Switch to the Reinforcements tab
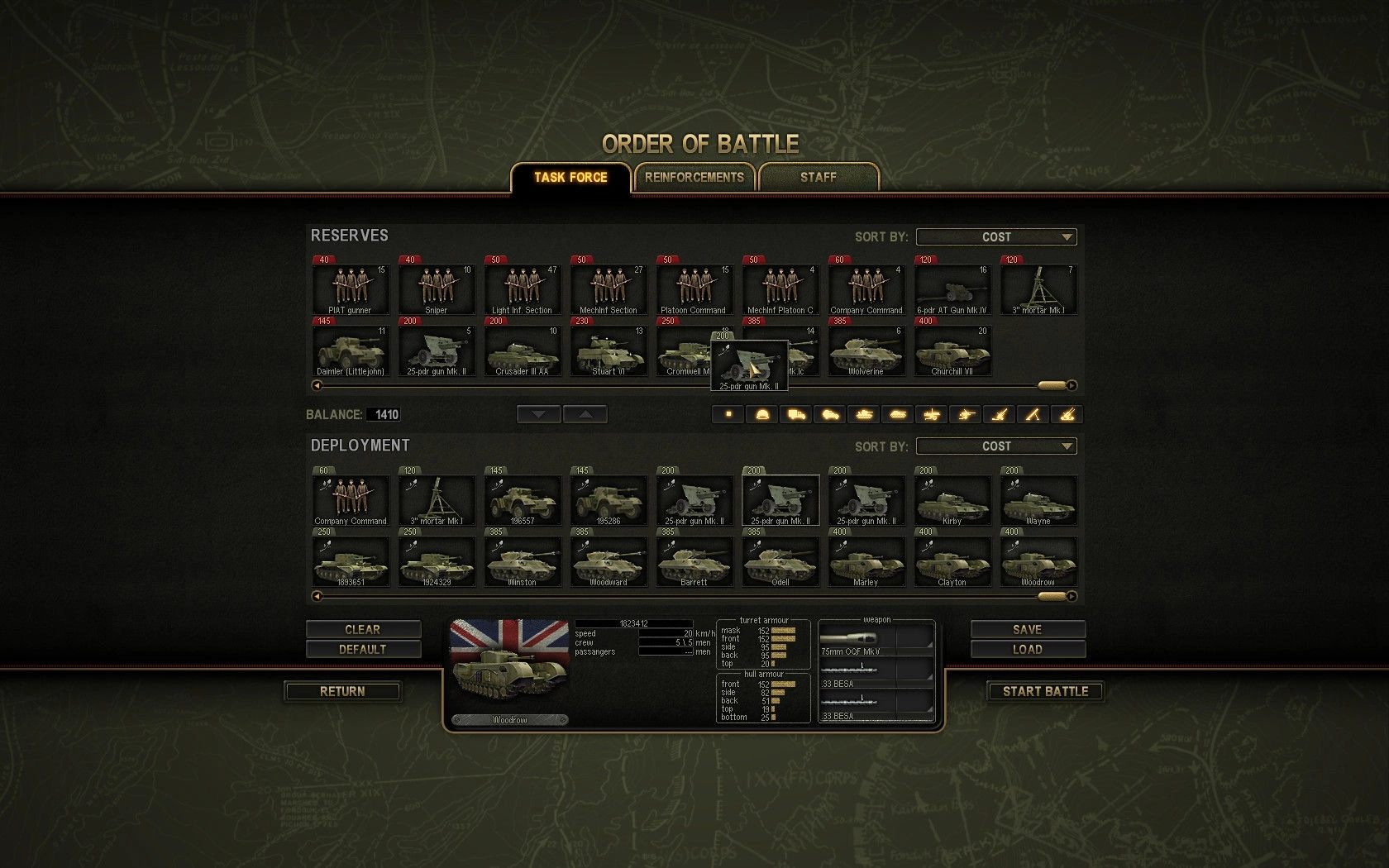 694,177
